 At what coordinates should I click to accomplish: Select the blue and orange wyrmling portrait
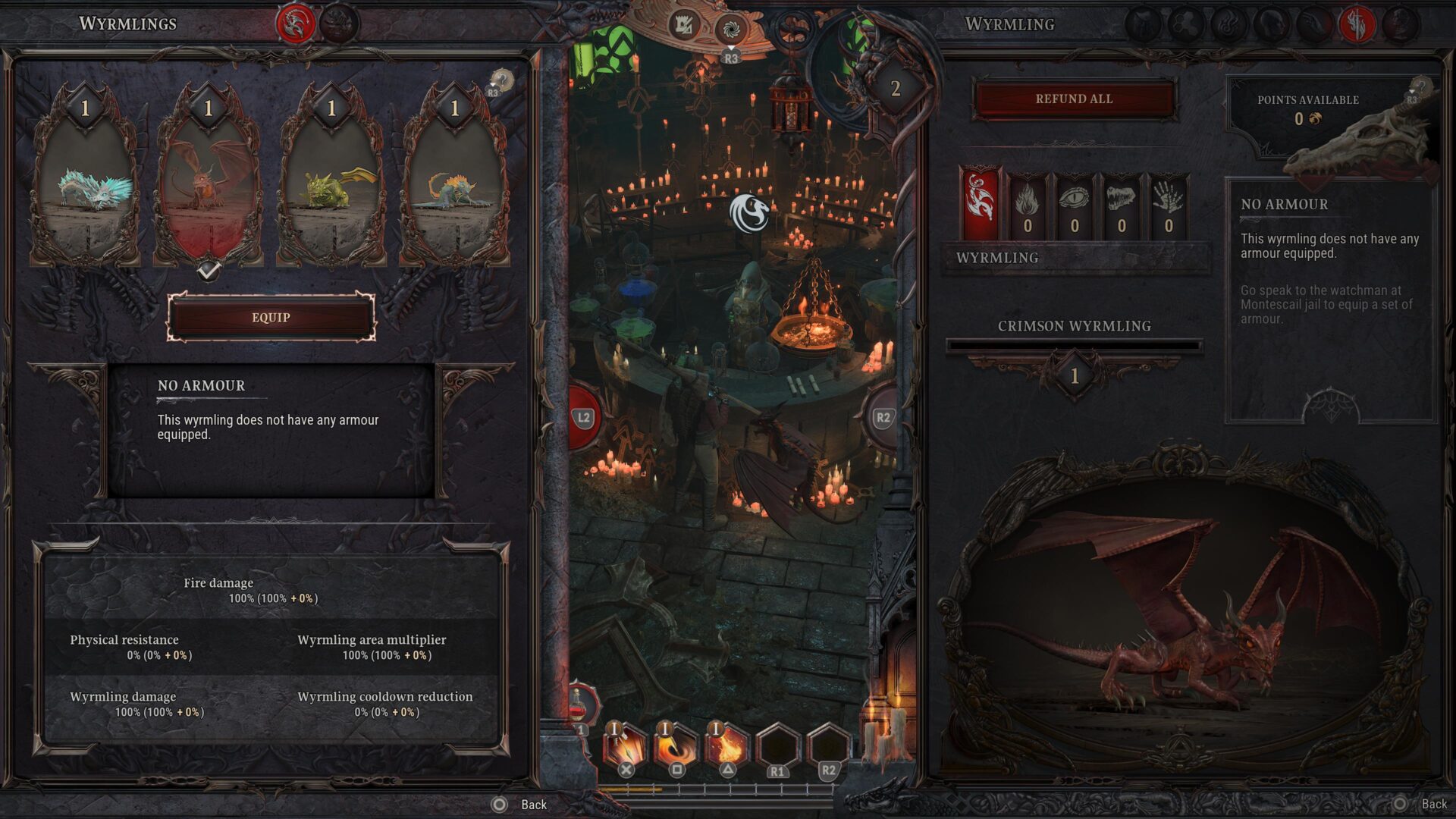[455, 182]
